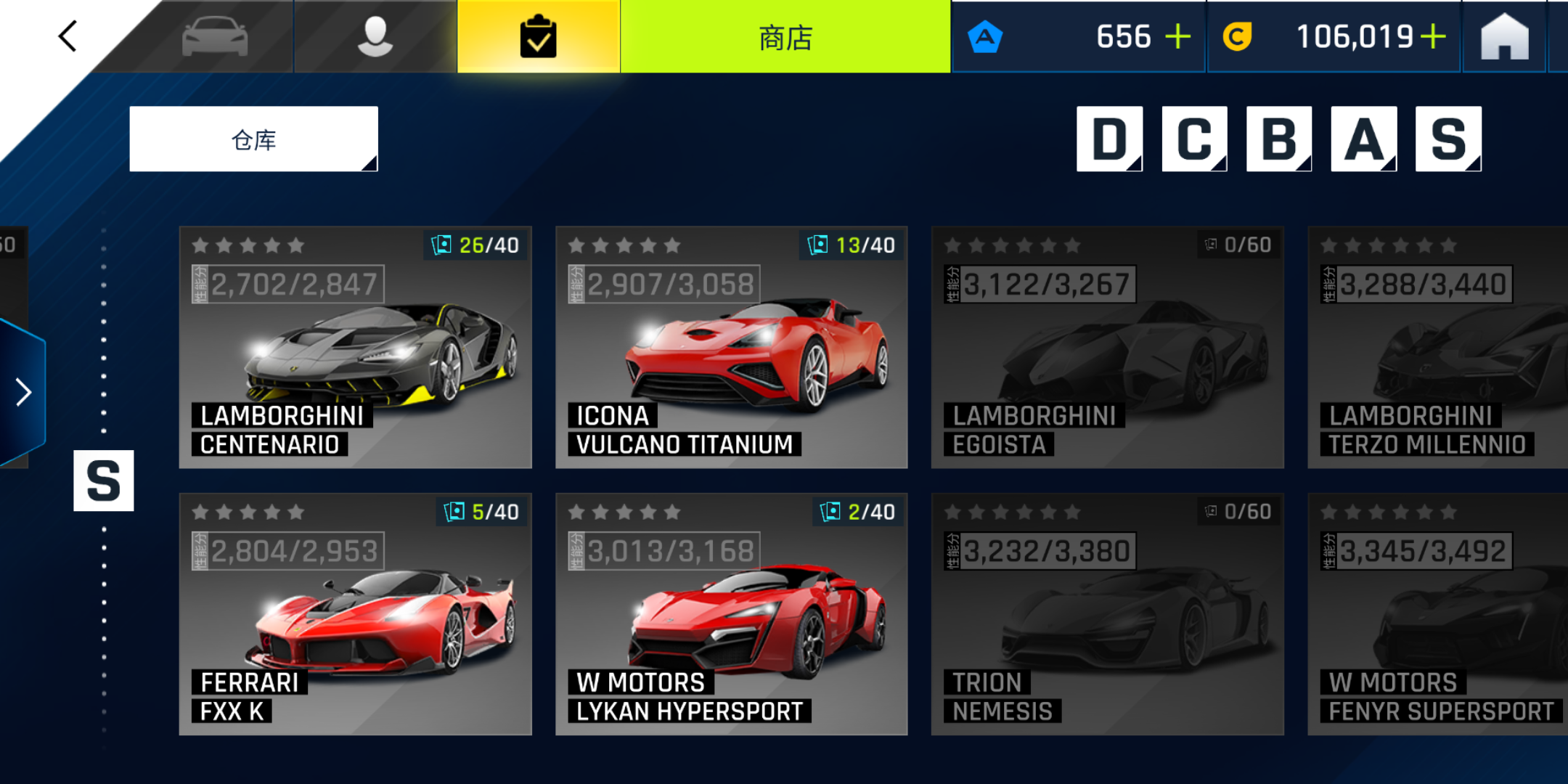1568x784 pixels.
Task: Expand the left side arrow panel
Action: click(23, 392)
